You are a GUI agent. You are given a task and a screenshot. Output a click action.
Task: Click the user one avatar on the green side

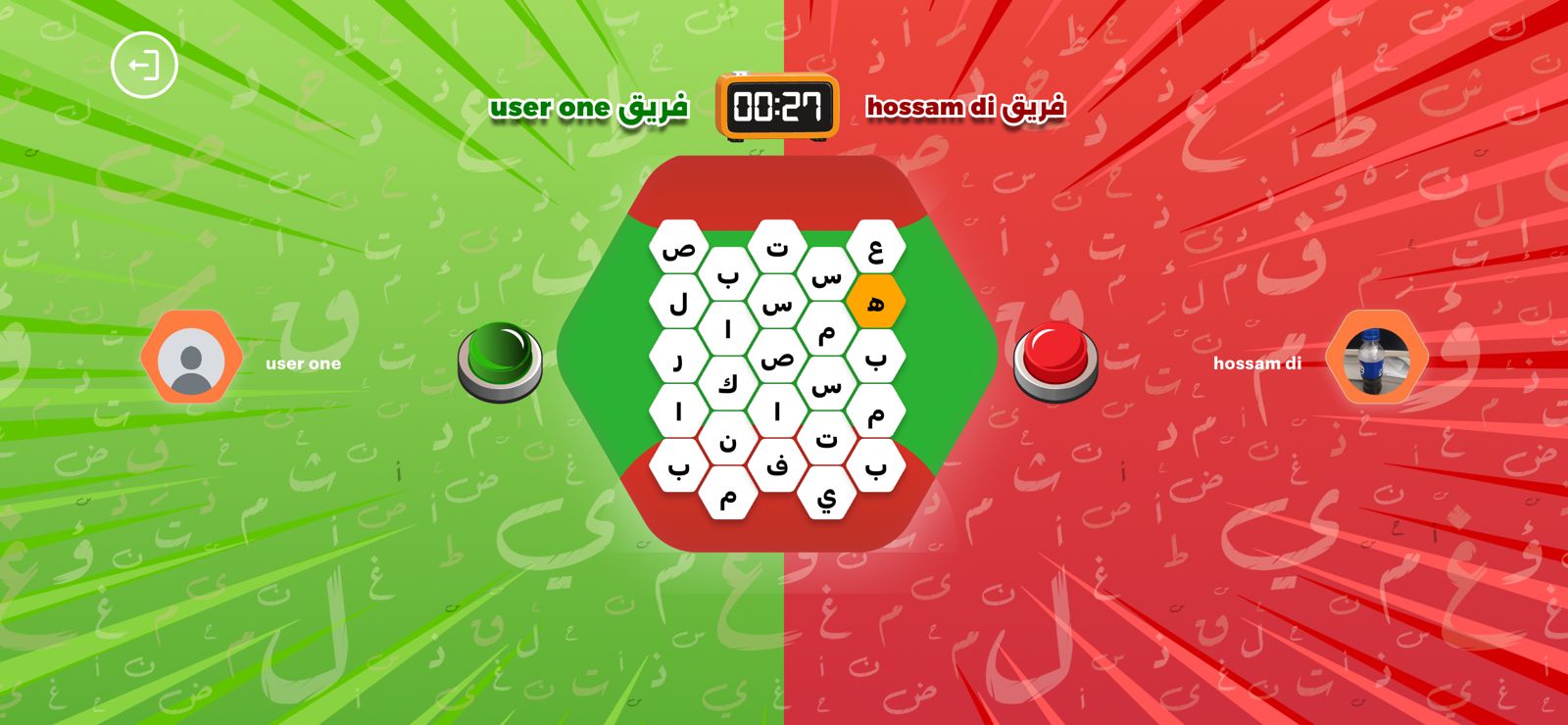pos(192,358)
